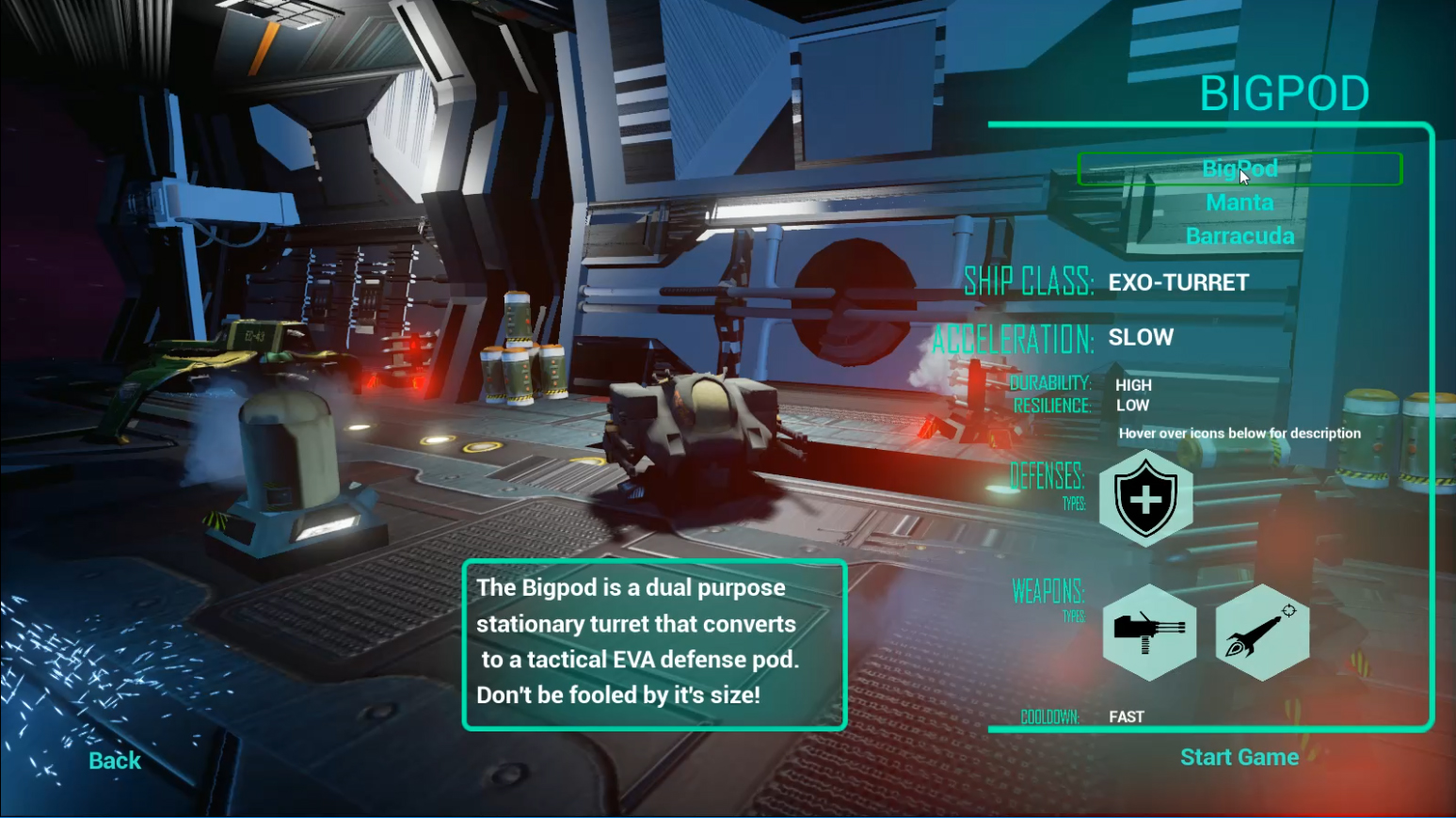The height and width of the screenshot is (818, 1456).
Task: Click the targeting reticle on the missile icon
Action: coord(1288,610)
